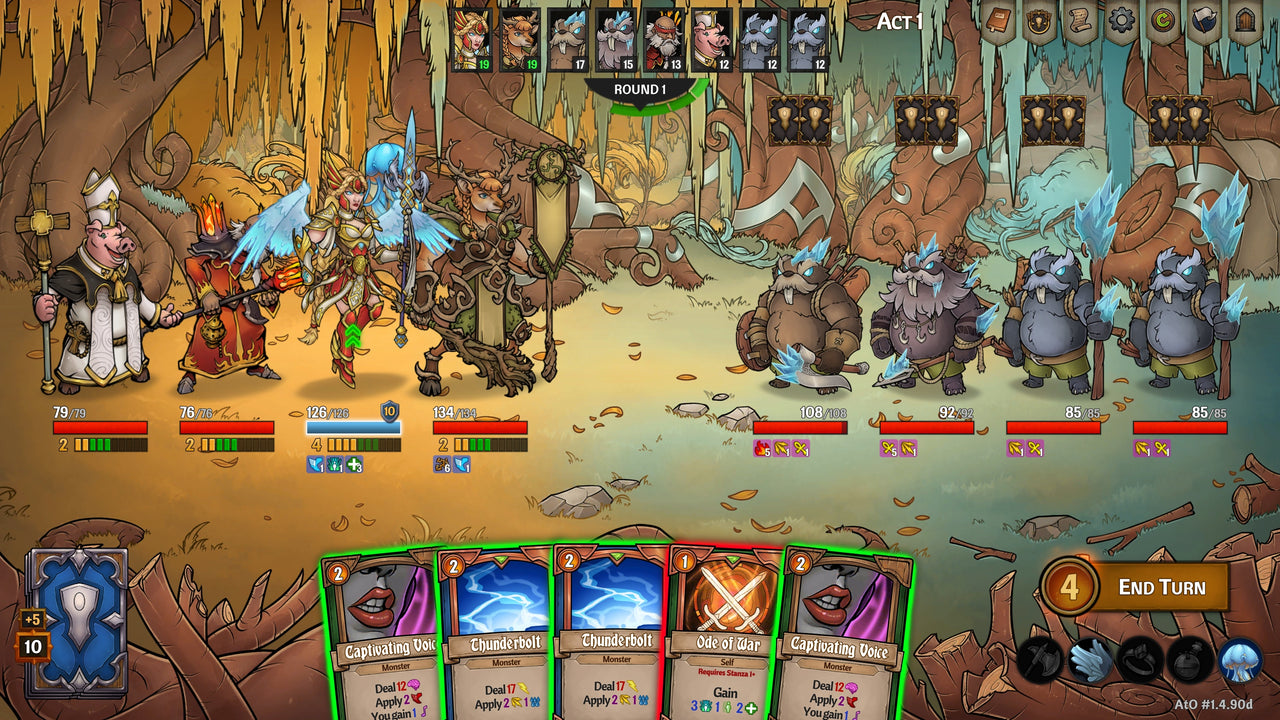Select the blue jellyfish consumable icon
Viewport: 1280px width, 720px height.
point(1240,658)
